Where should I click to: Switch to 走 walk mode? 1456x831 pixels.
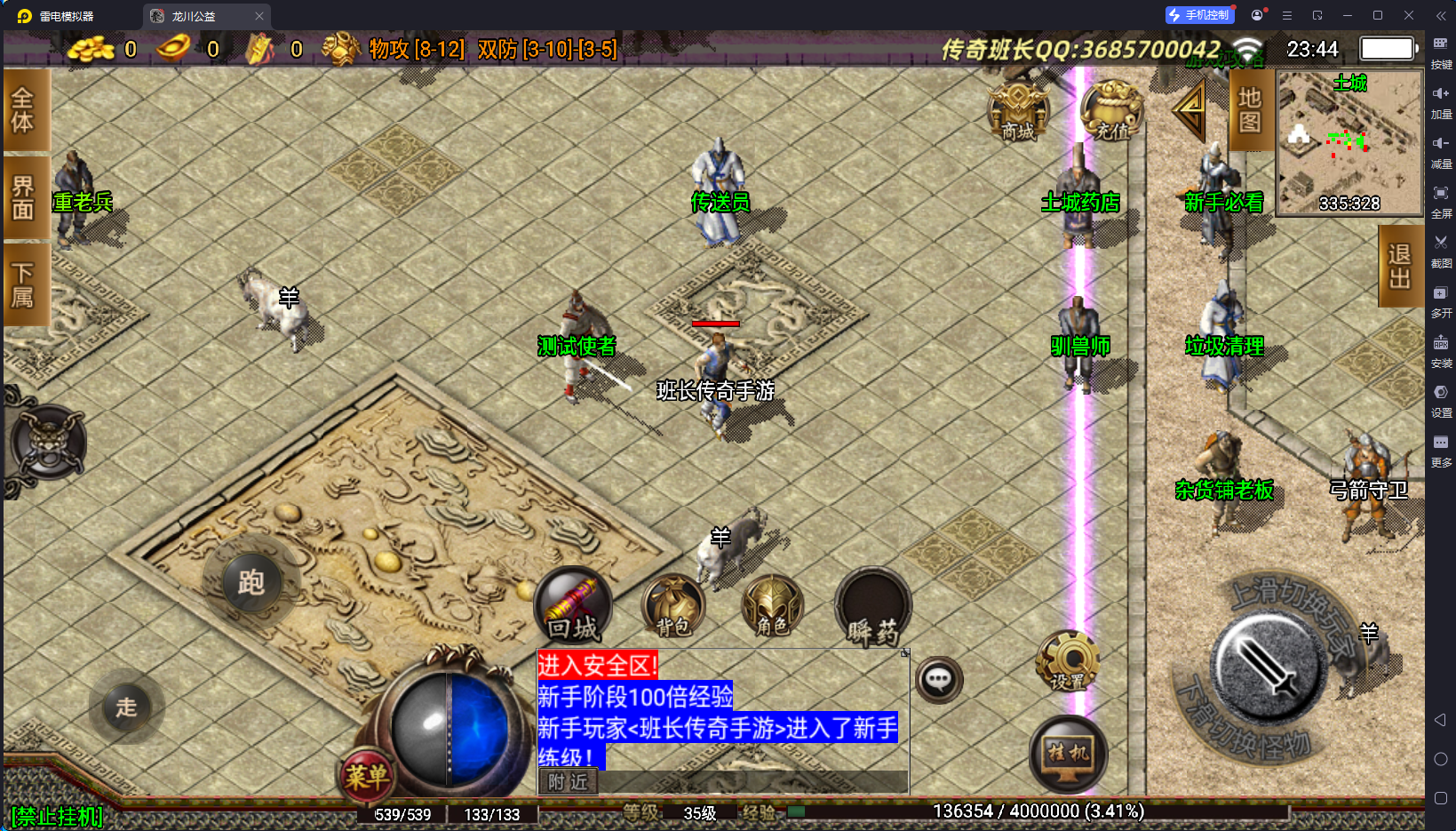[x=127, y=707]
